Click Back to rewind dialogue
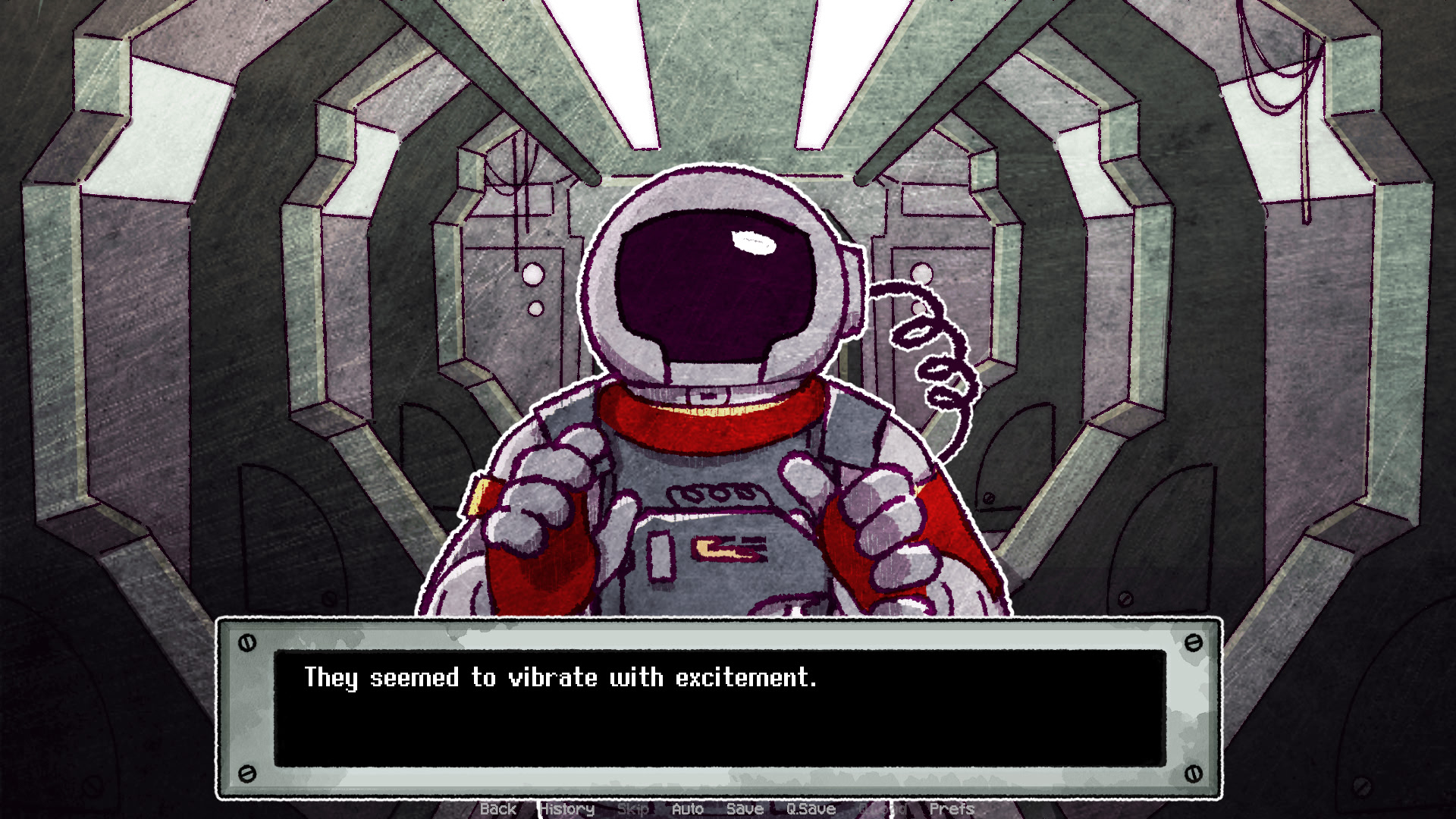 pyautogui.click(x=498, y=809)
